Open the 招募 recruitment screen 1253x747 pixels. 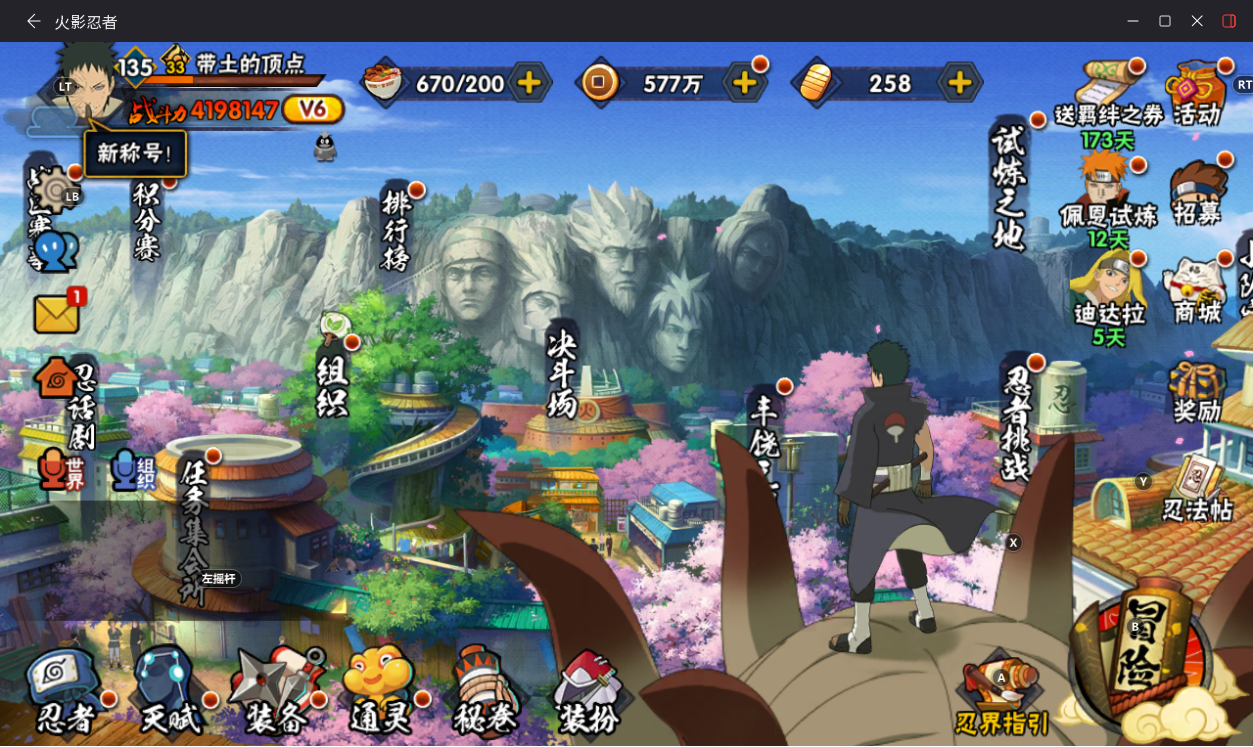coord(1198,193)
